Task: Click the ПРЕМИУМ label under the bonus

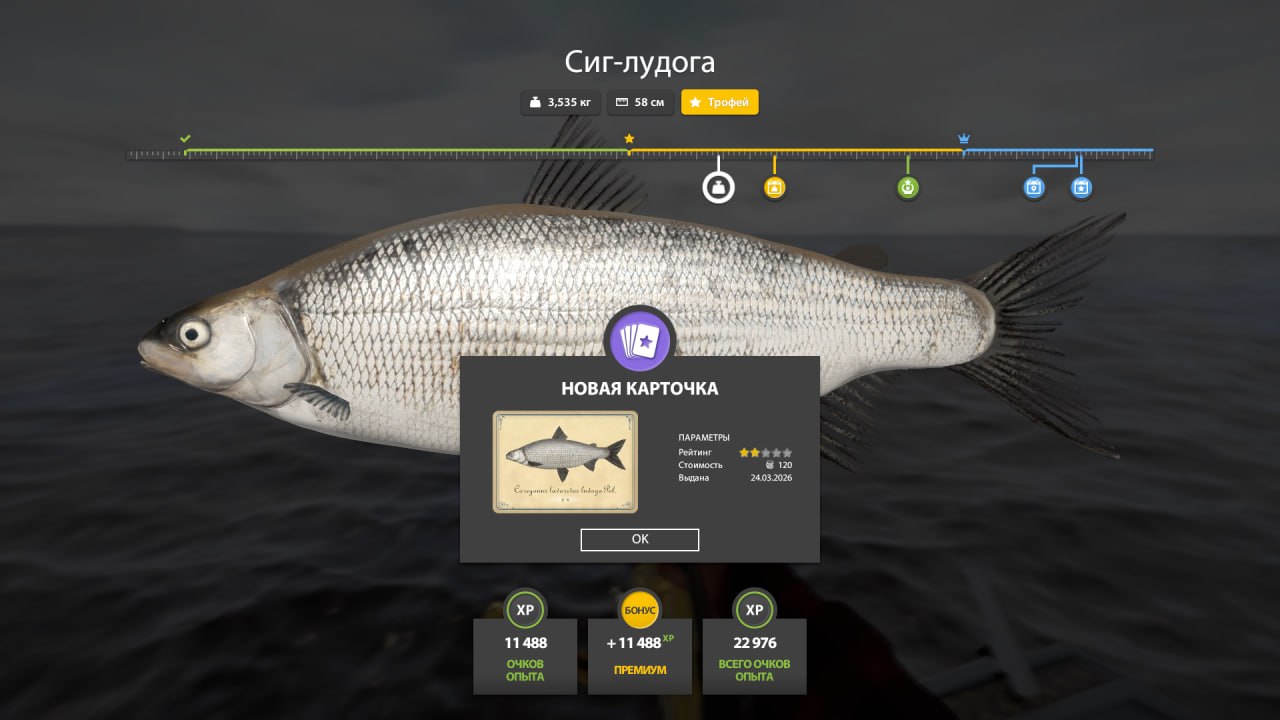Action: coord(640,671)
